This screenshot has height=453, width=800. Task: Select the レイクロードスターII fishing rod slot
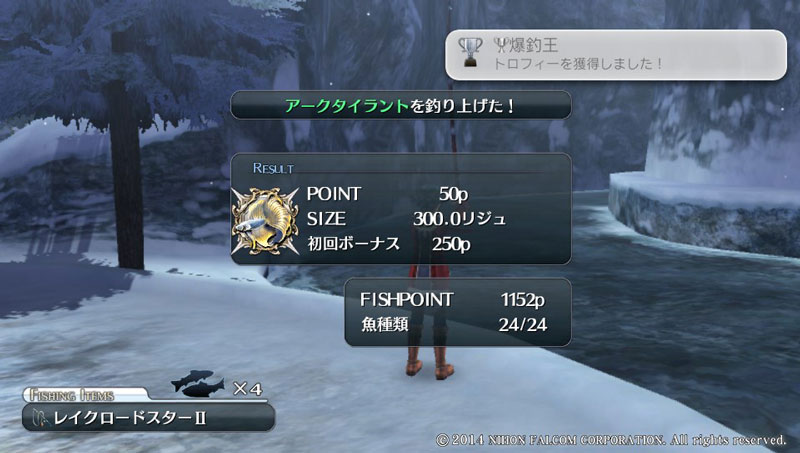point(148,417)
